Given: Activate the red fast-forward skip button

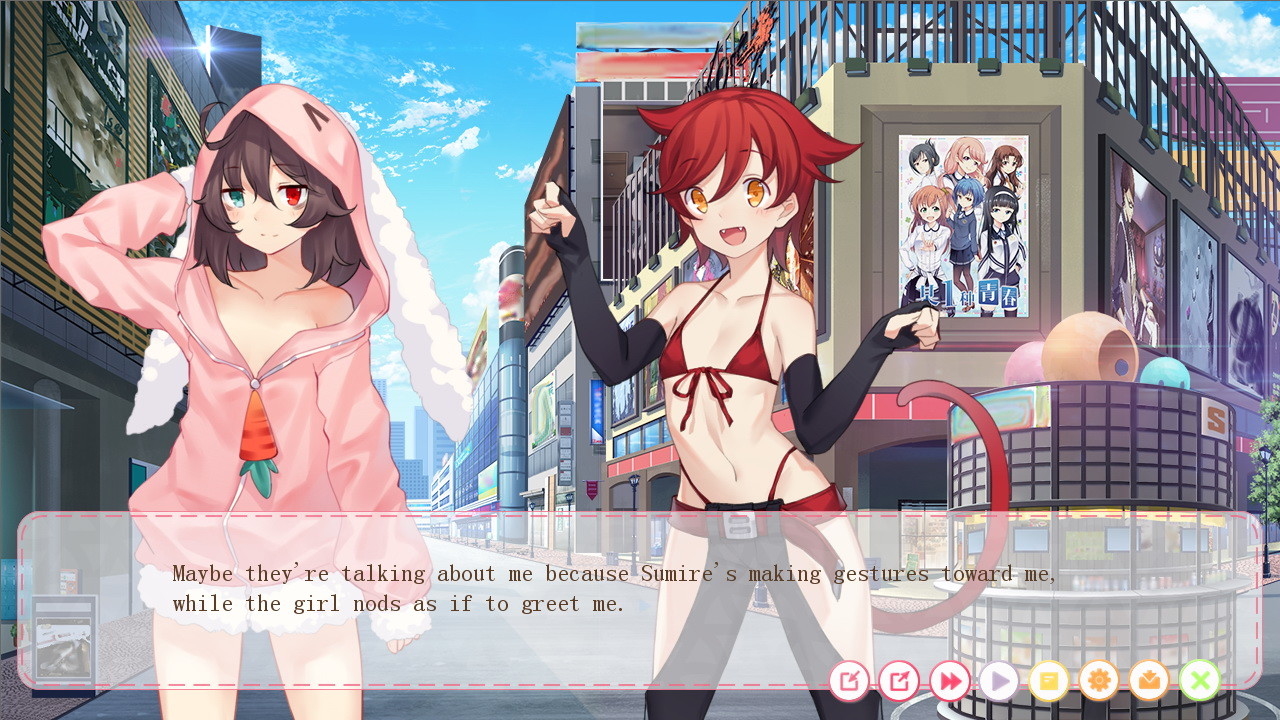Looking at the screenshot, I should 949,682.
